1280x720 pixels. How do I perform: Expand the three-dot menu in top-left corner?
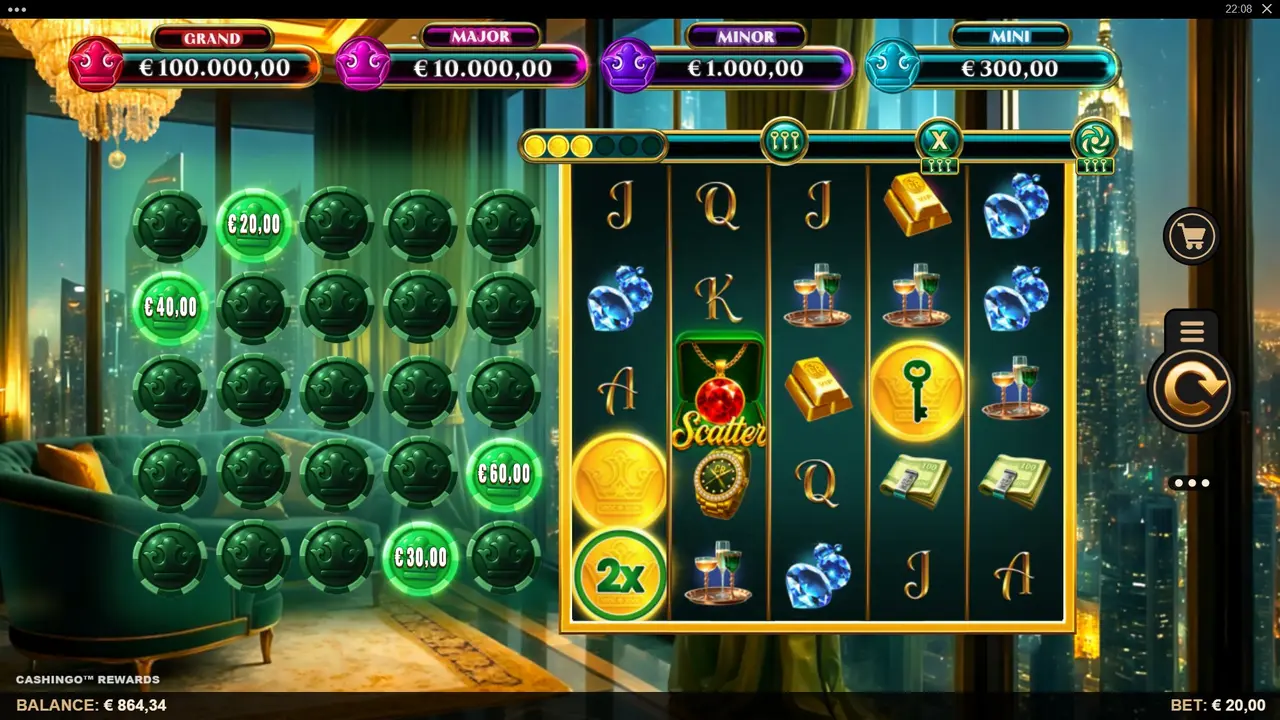[x=17, y=9]
